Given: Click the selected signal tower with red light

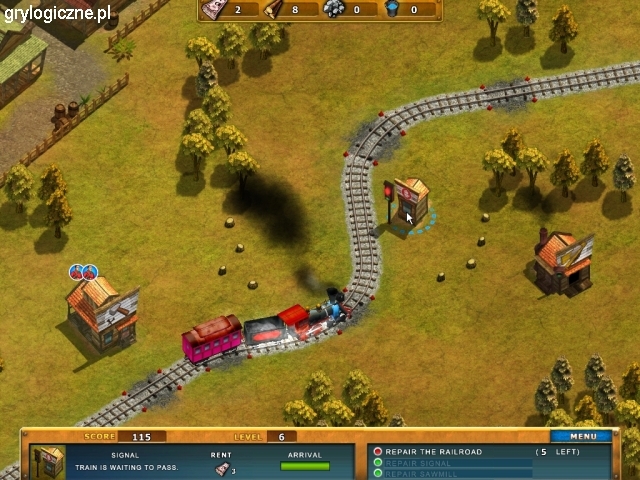Looking at the screenshot, I should [x=408, y=203].
